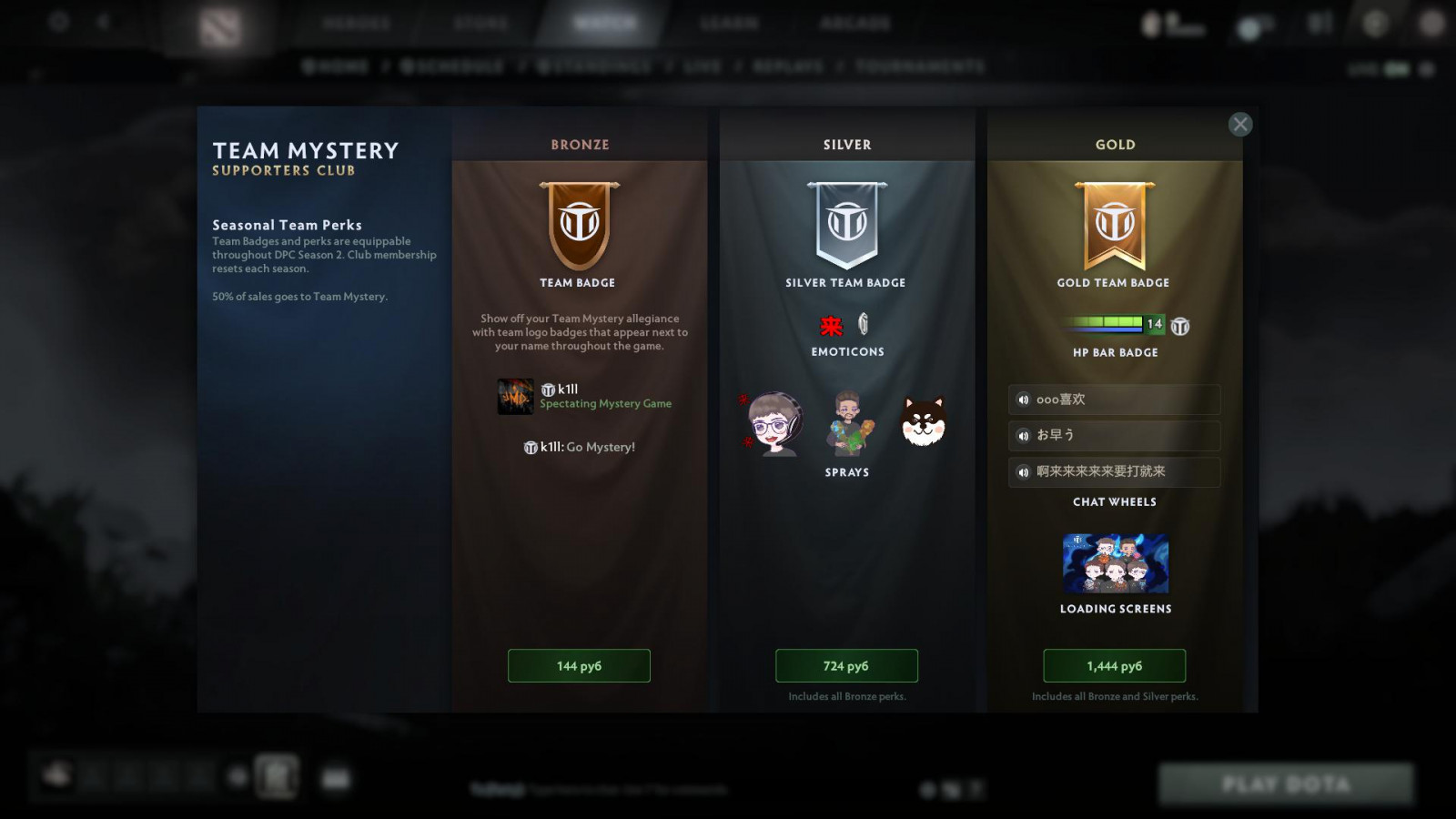Inspect the Silver Team Badge banner
This screenshot has height=819, width=1456.
pyautogui.click(x=847, y=225)
